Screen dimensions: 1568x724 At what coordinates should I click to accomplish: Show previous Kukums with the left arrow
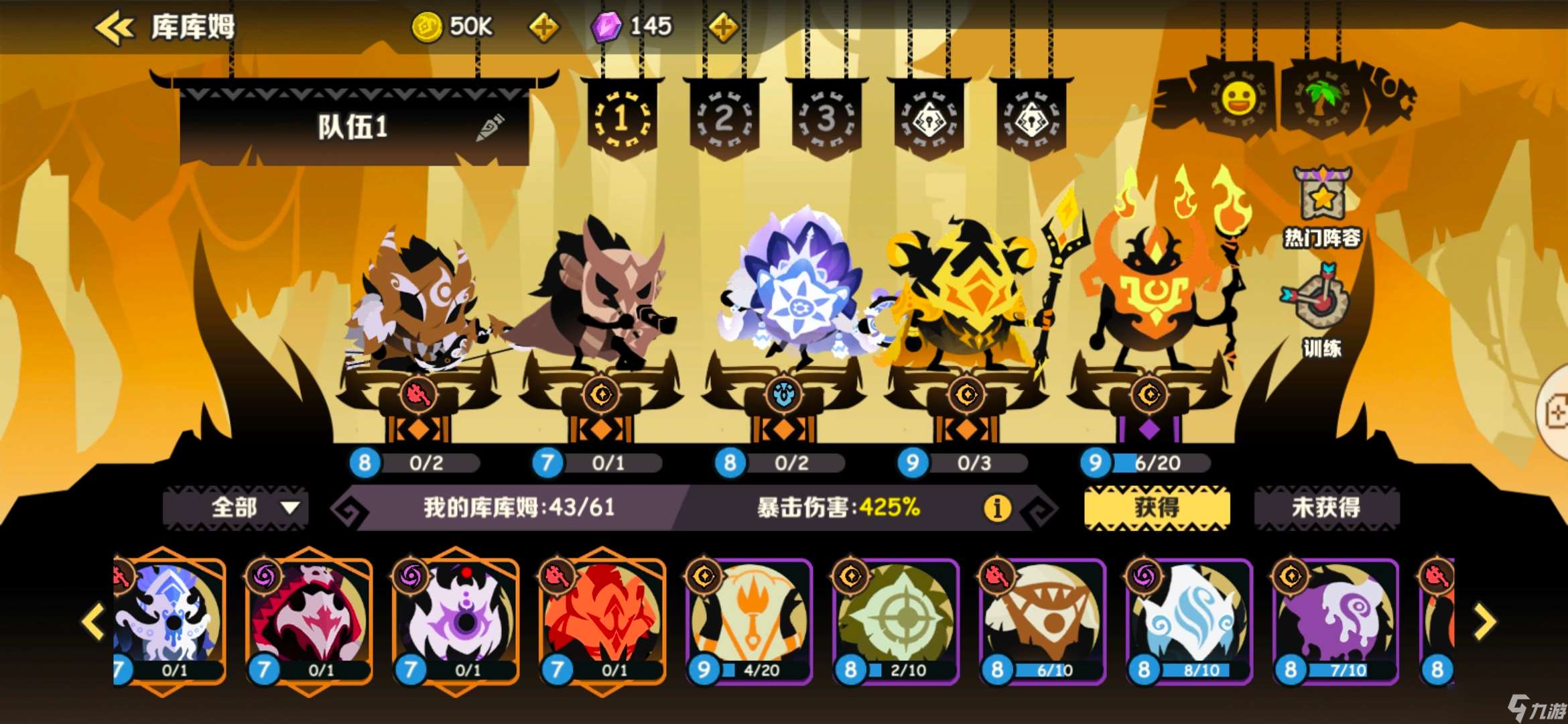click(x=93, y=622)
